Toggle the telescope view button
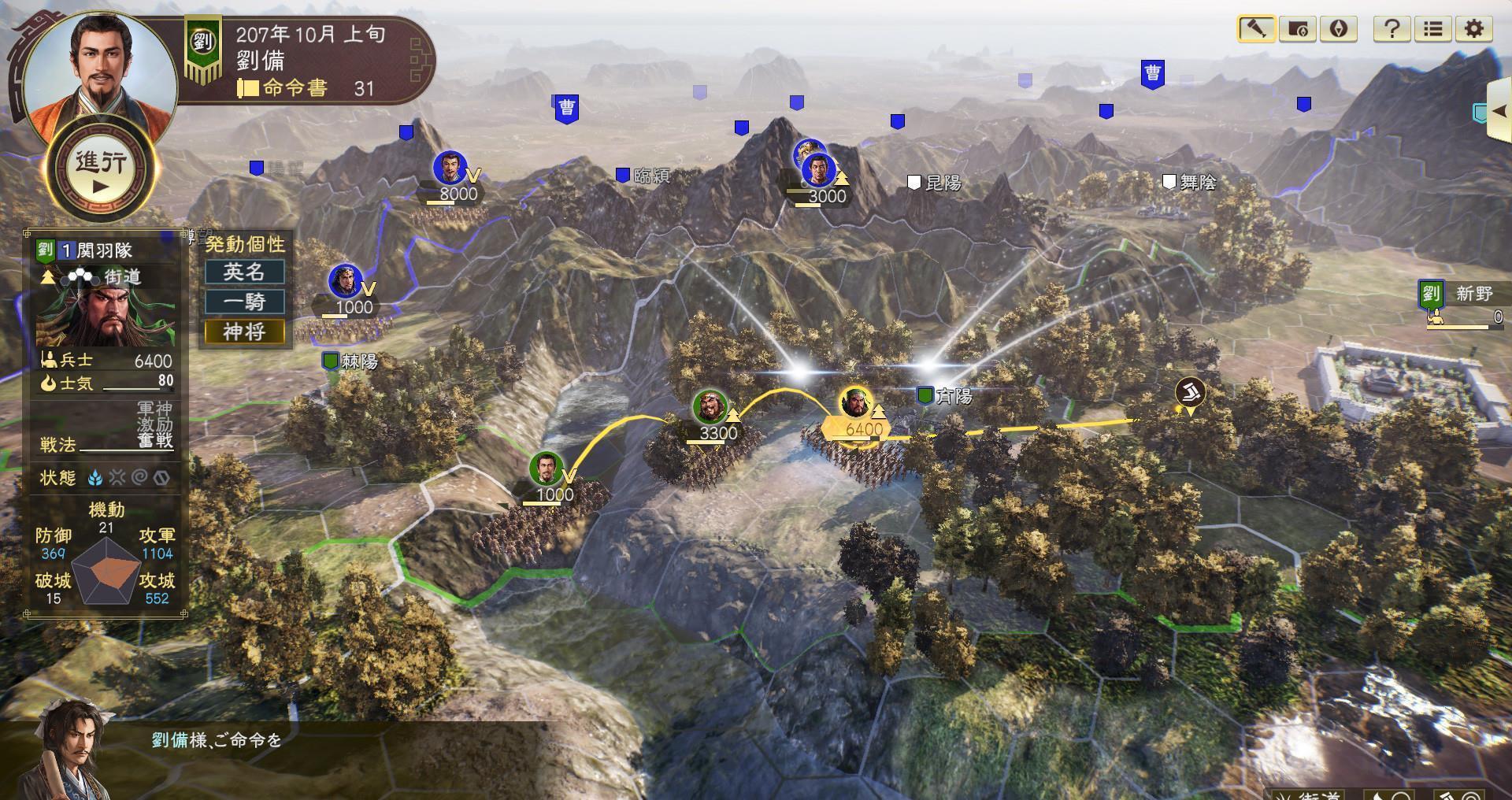 tap(1256, 29)
